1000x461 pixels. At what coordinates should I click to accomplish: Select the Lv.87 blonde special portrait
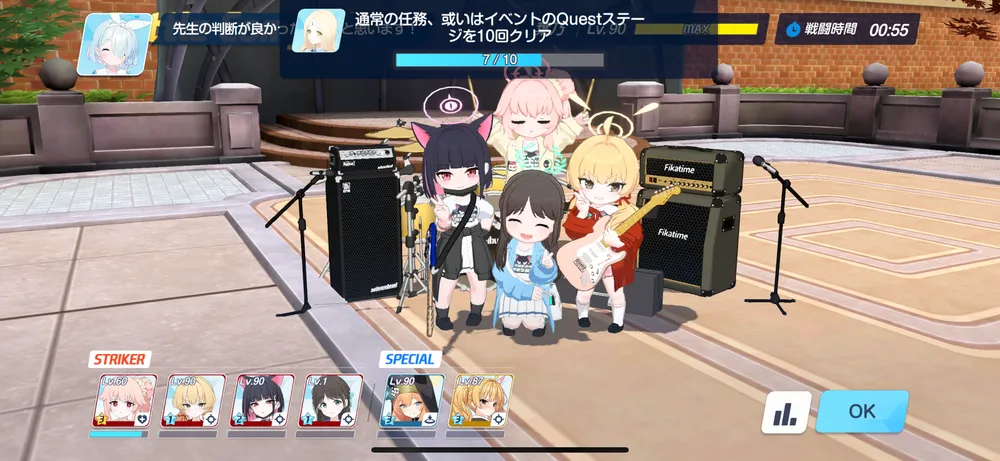click(482, 403)
